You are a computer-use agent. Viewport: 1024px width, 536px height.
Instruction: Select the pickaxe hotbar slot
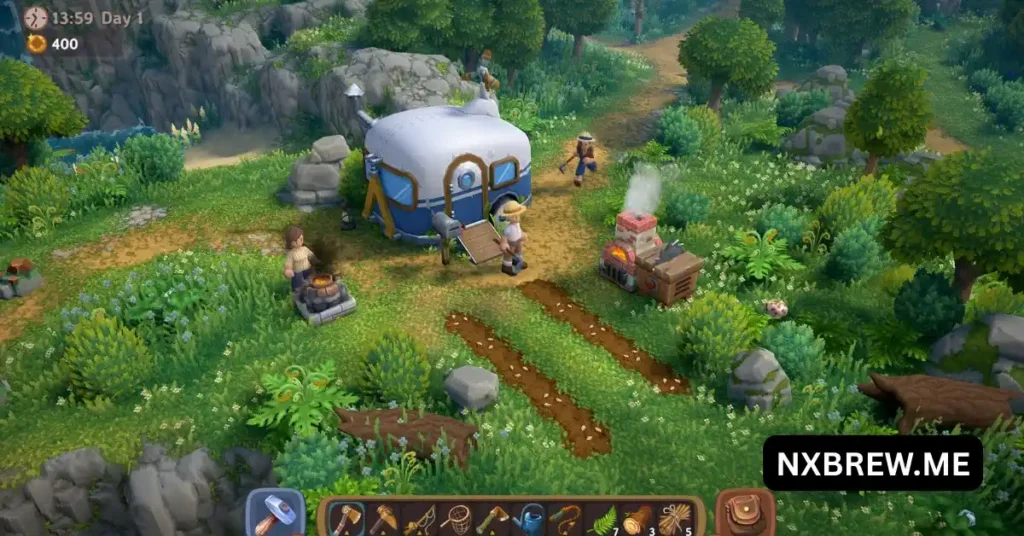coord(383,519)
